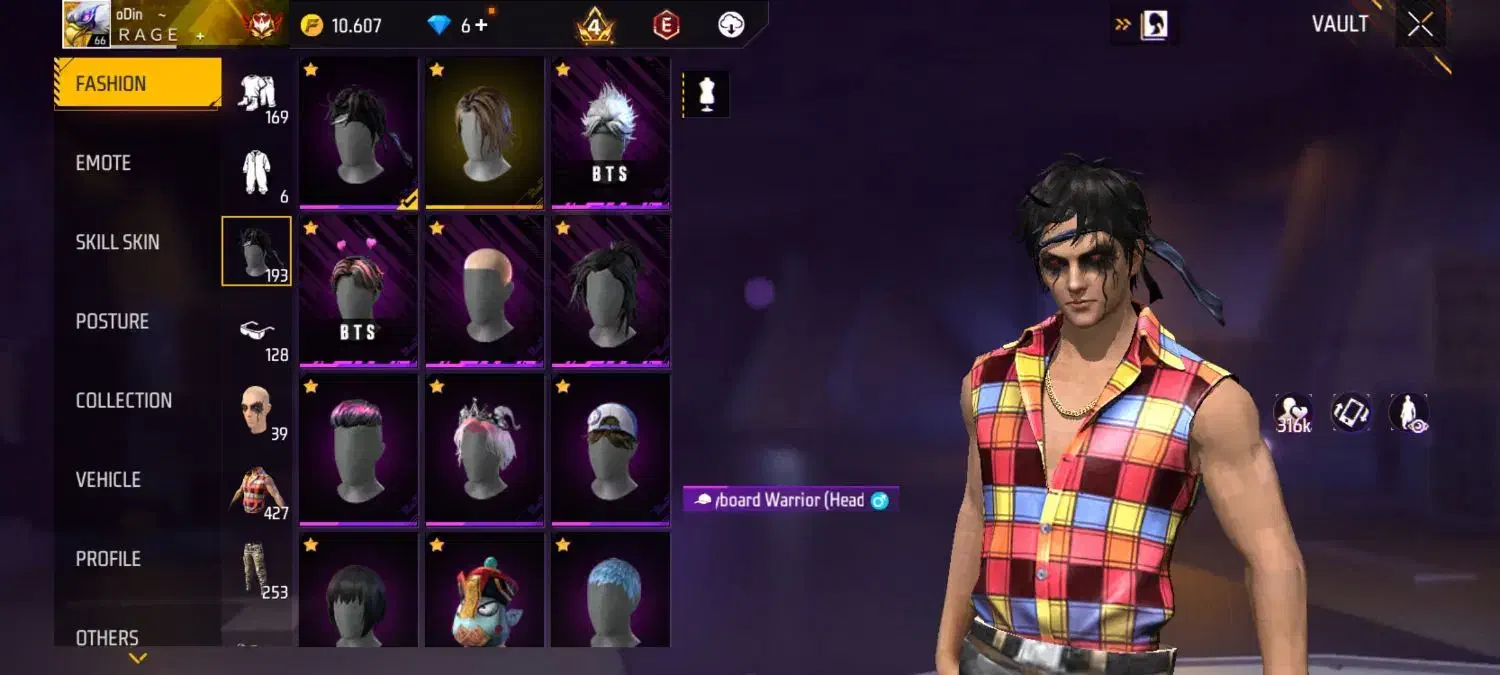1500x675 pixels.
Task: Choose the white cap with goggles headgear
Action: [610, 448]
